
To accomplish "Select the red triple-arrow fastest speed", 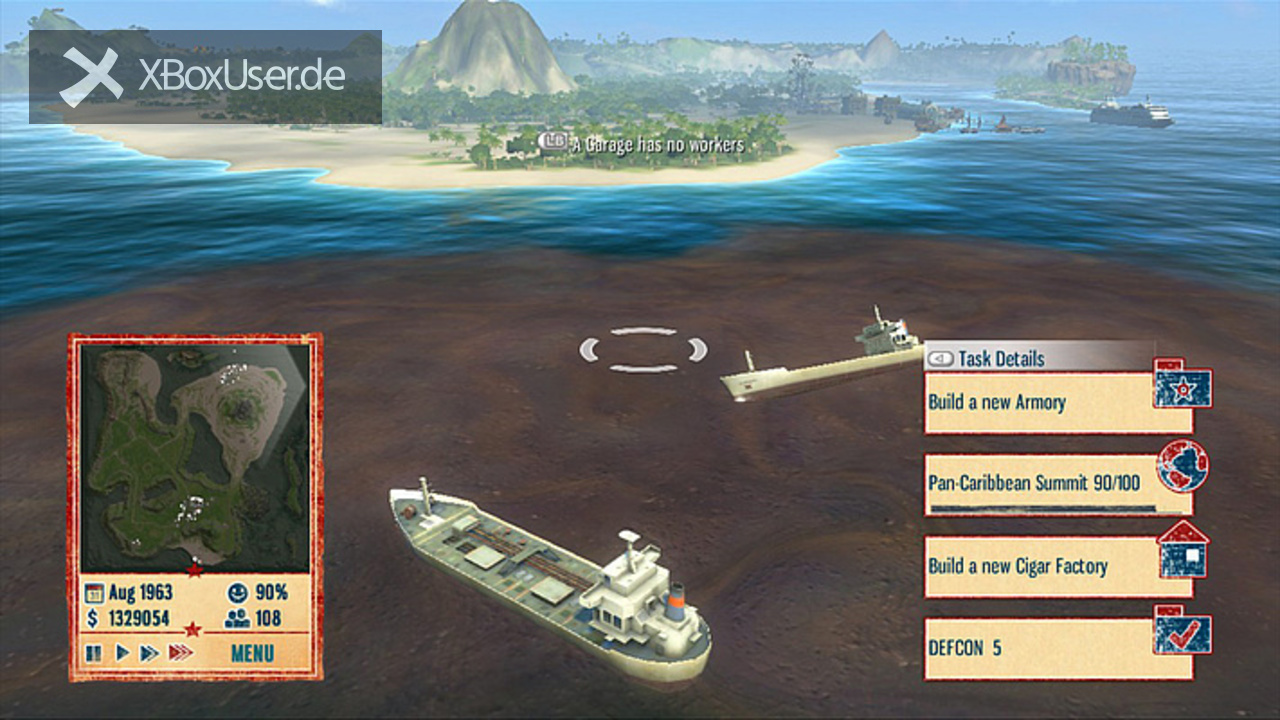I will pyautogui.click(x=180, y=654).
